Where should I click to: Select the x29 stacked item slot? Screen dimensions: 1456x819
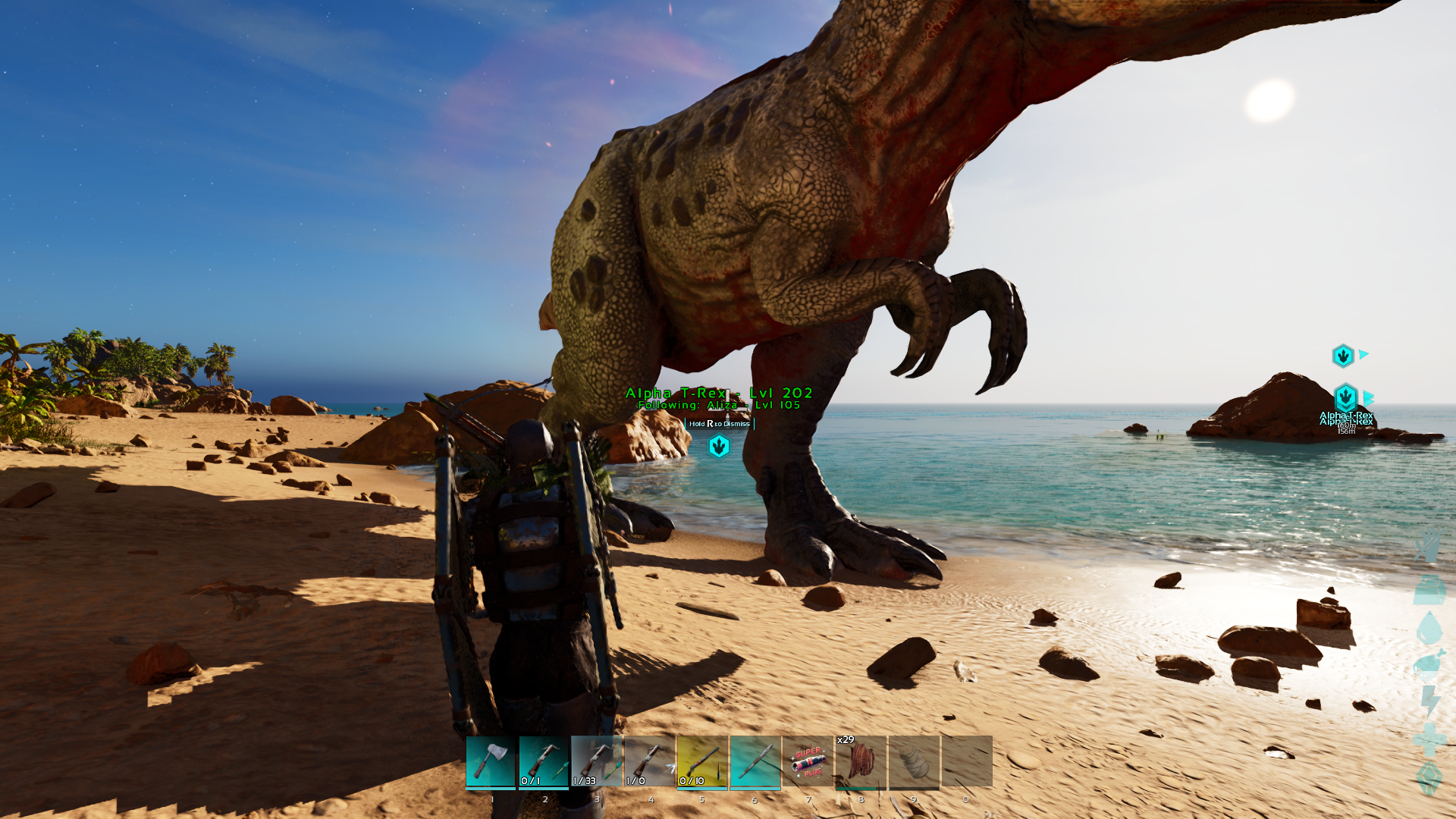(861, 761)
